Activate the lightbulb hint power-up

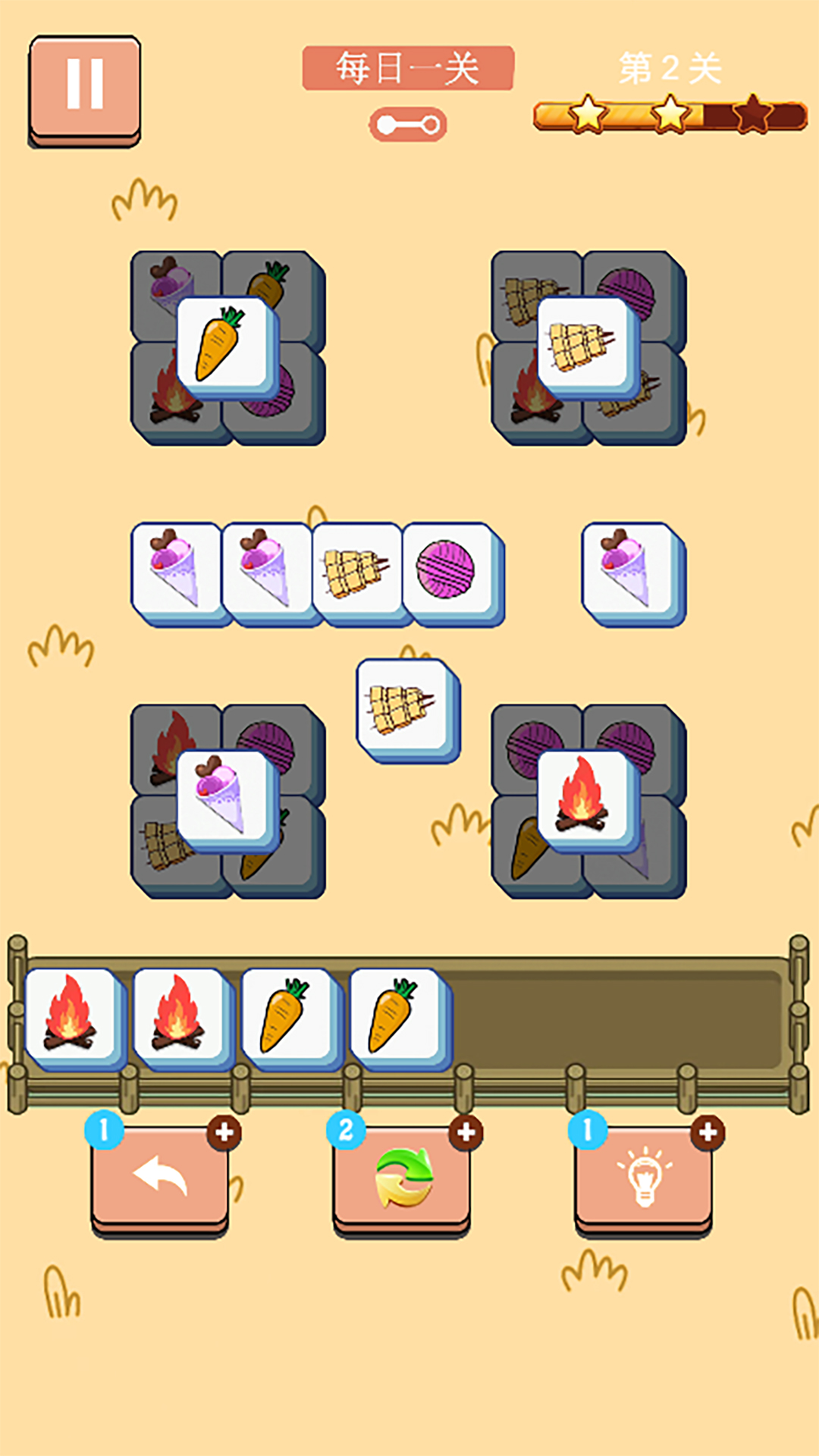tap(643, 1177)
